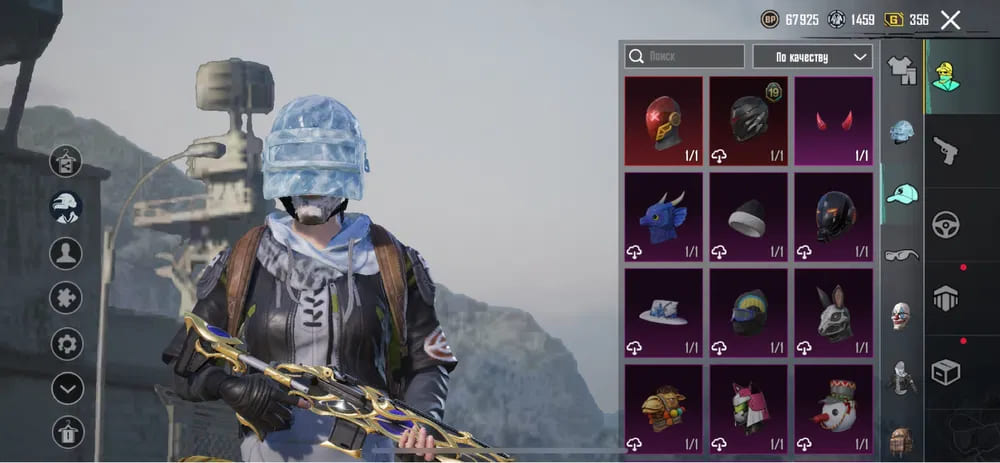Choose the black motorcycle helmet marked 19

click(x=748, y=121)
